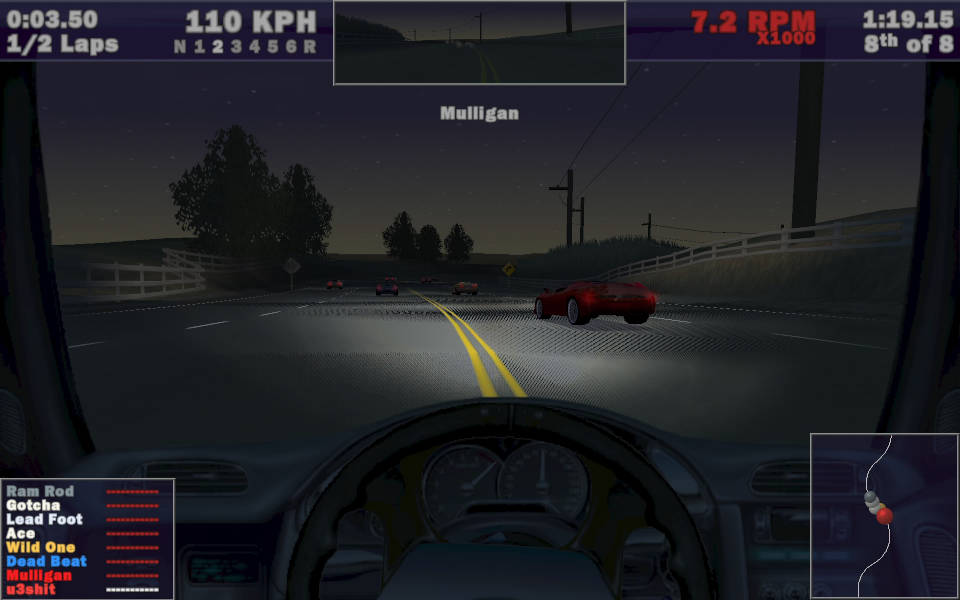Screen dimensions: 960x600
Task: Choose Dead Beat in the standings list
Action: pyautogui.click(x=46, y=562)
